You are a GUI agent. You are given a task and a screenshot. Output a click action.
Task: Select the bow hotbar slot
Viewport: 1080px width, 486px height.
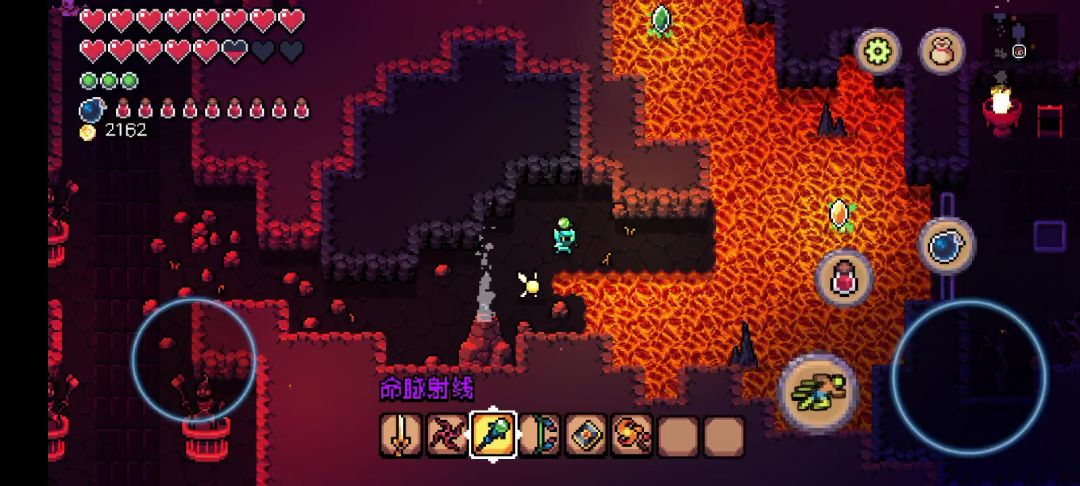539,436
